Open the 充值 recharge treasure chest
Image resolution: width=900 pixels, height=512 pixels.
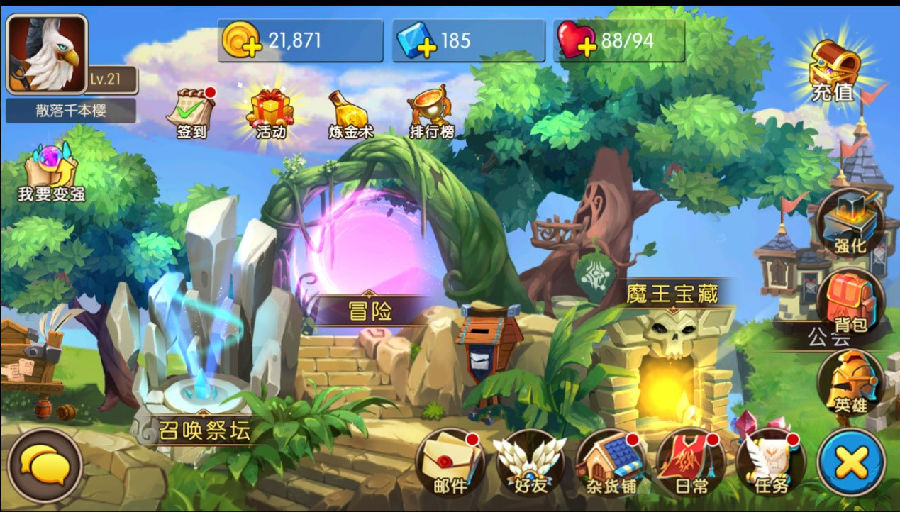tap(835, 70)
